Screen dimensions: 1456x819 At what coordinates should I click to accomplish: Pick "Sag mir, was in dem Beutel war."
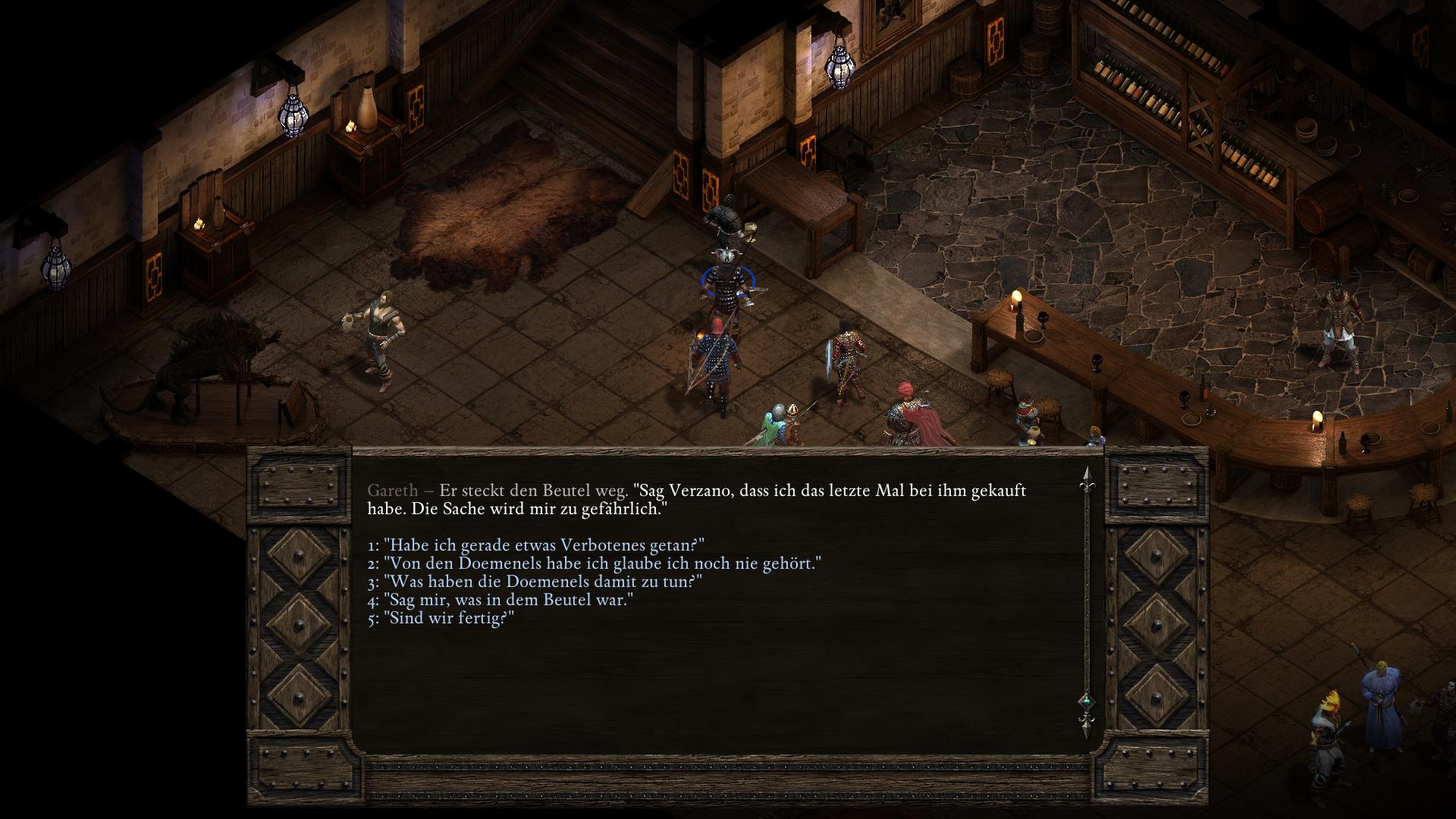[508, 600]
